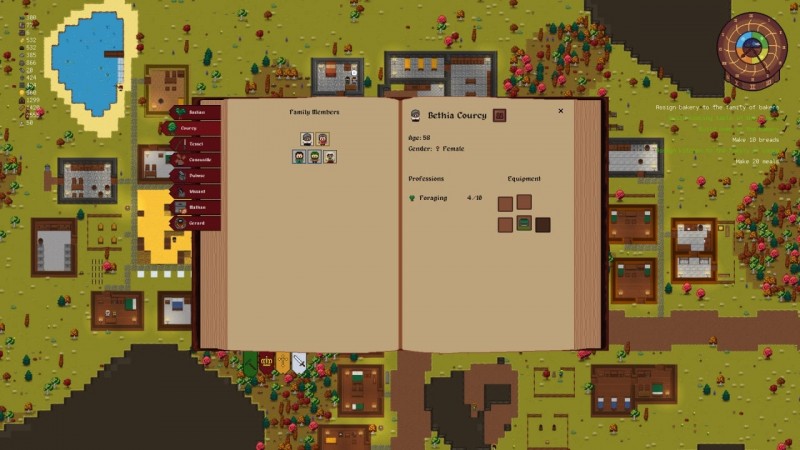Switch to the yellow cross bookmark ribbon
The width and height of the screenshot is (800, 450).
283,362
